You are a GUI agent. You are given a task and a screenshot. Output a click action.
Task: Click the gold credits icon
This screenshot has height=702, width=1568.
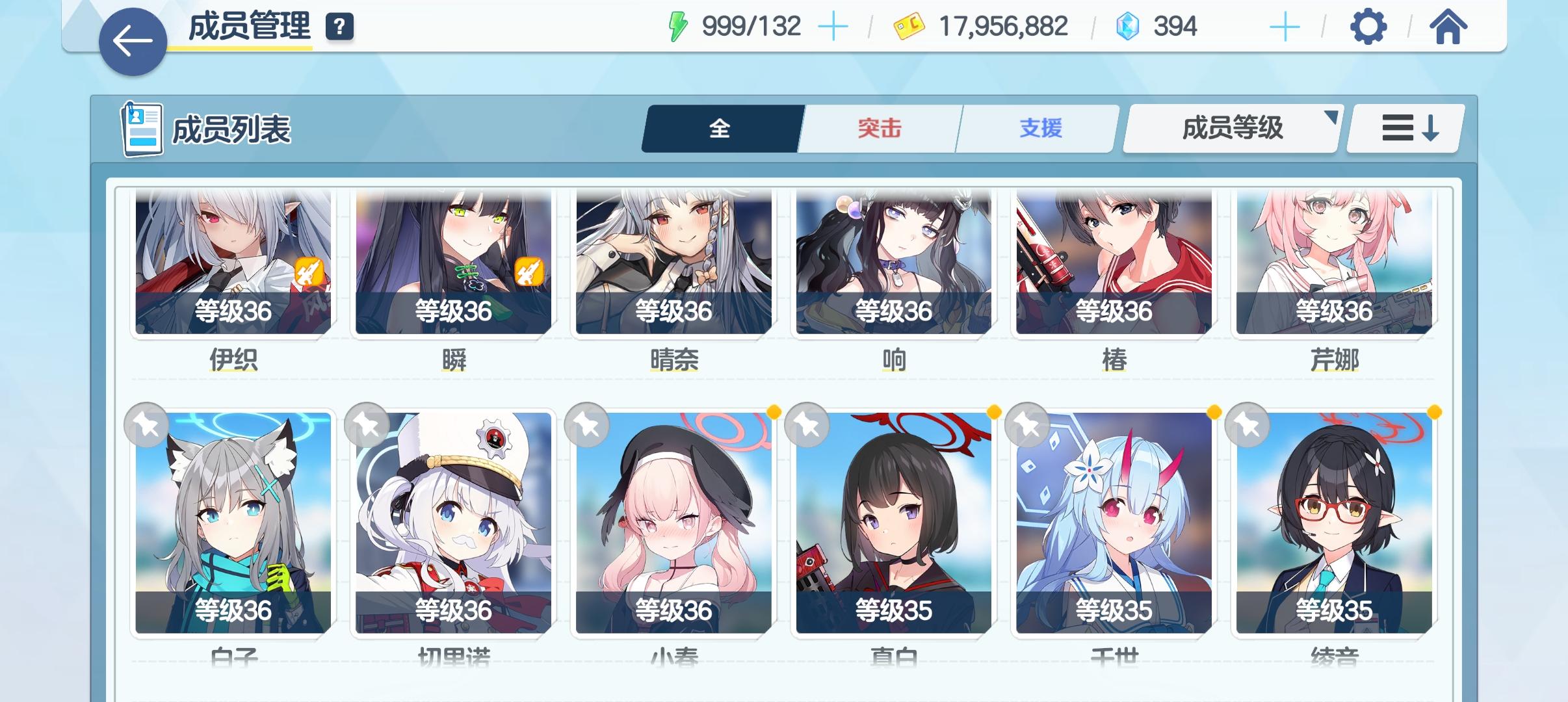pyautogui.click(x=908, y=26)
